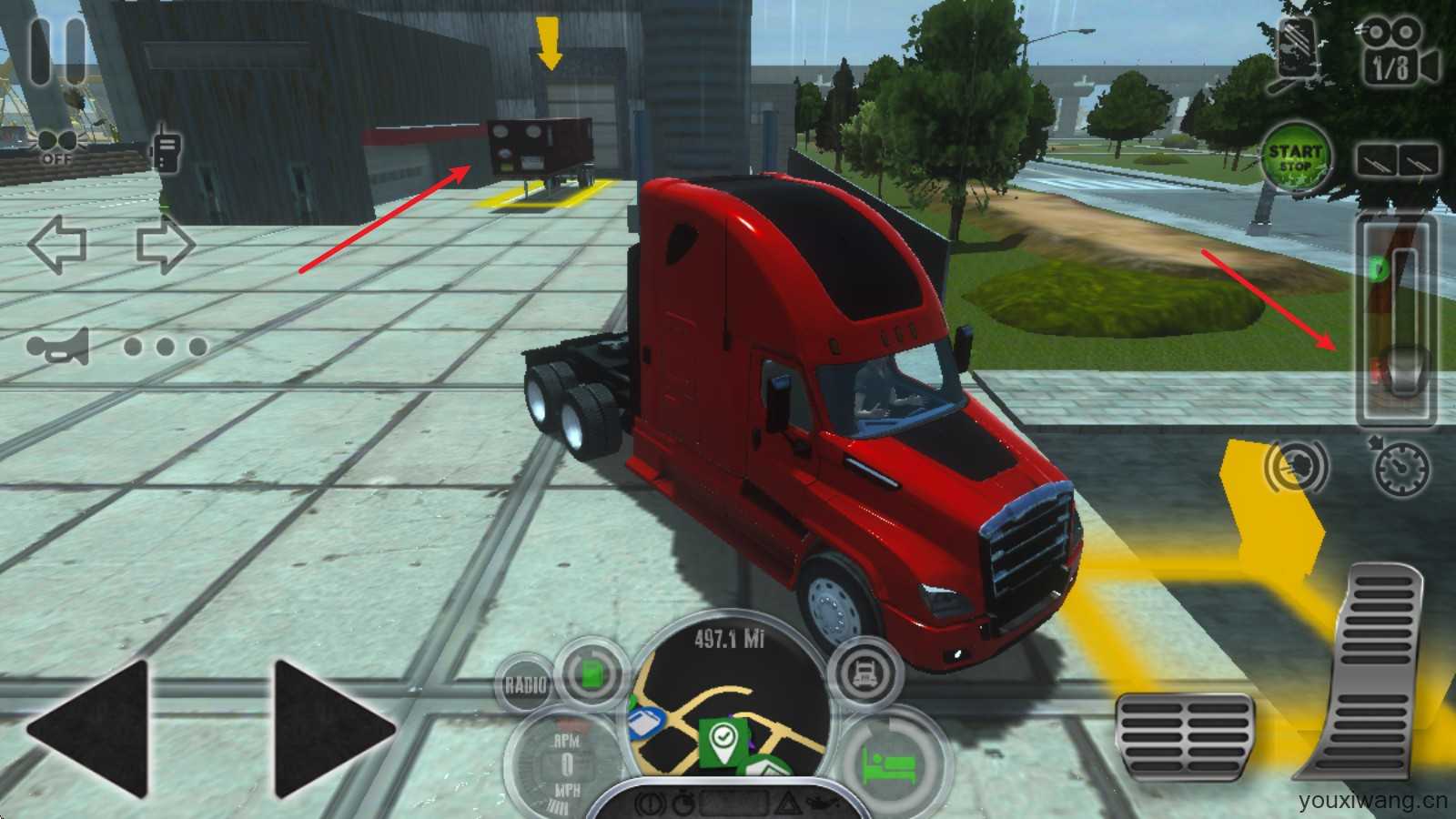Steer left with the big left arrow
Screen dimensions: 1456x819
point(88,729)
